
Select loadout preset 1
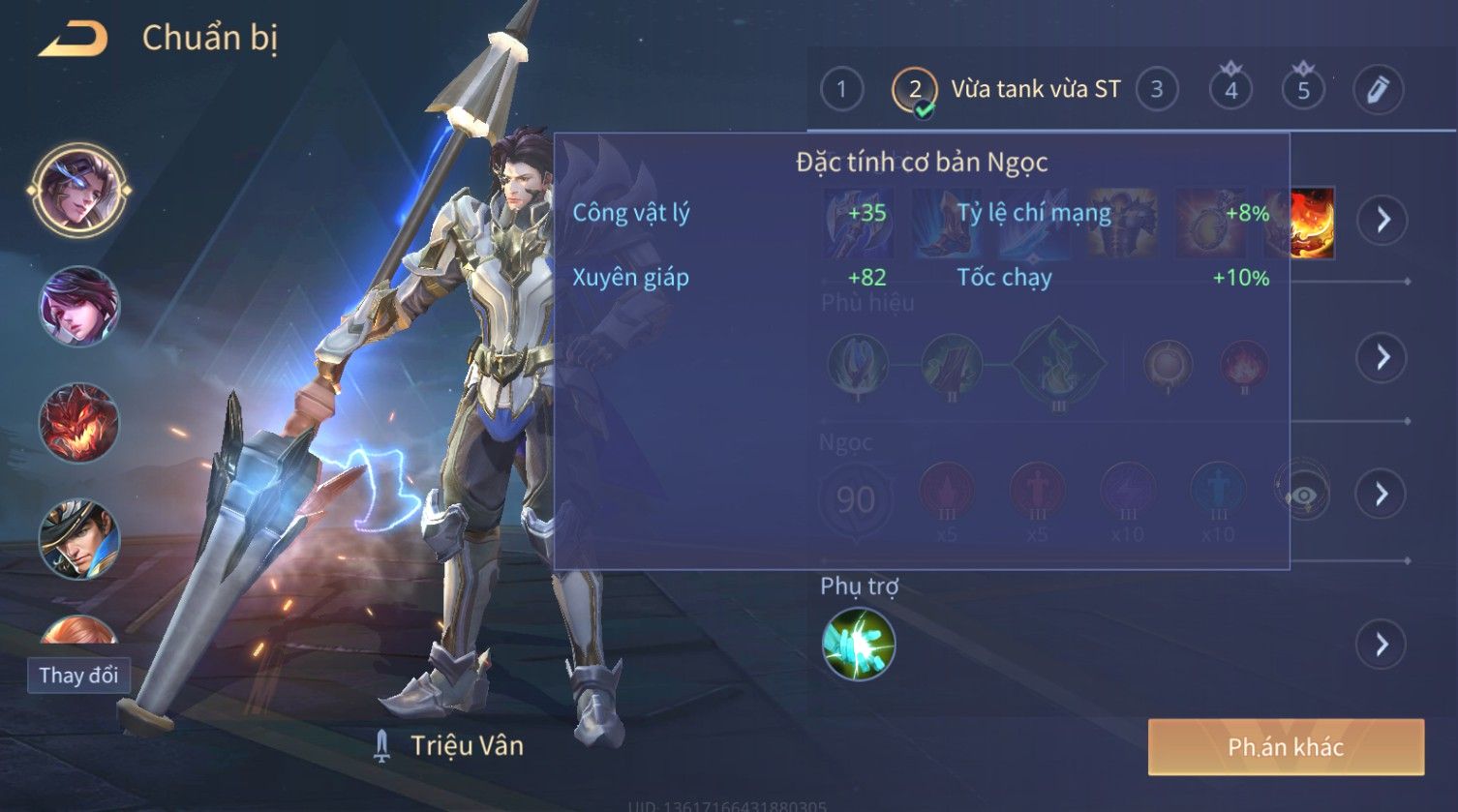pyautogui.click(x=841, y=90)
